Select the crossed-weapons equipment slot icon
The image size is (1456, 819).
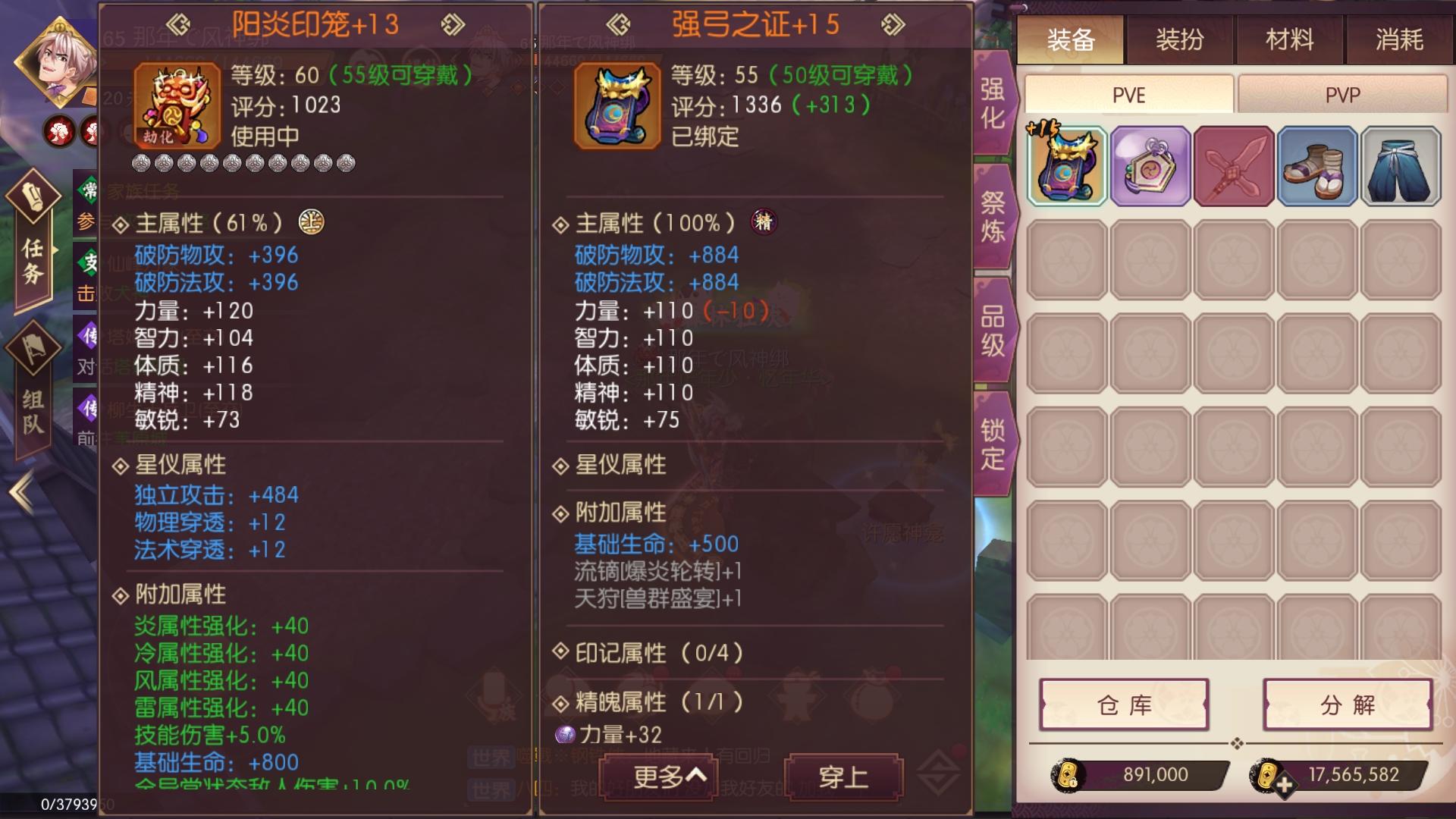coord(1235,165)
